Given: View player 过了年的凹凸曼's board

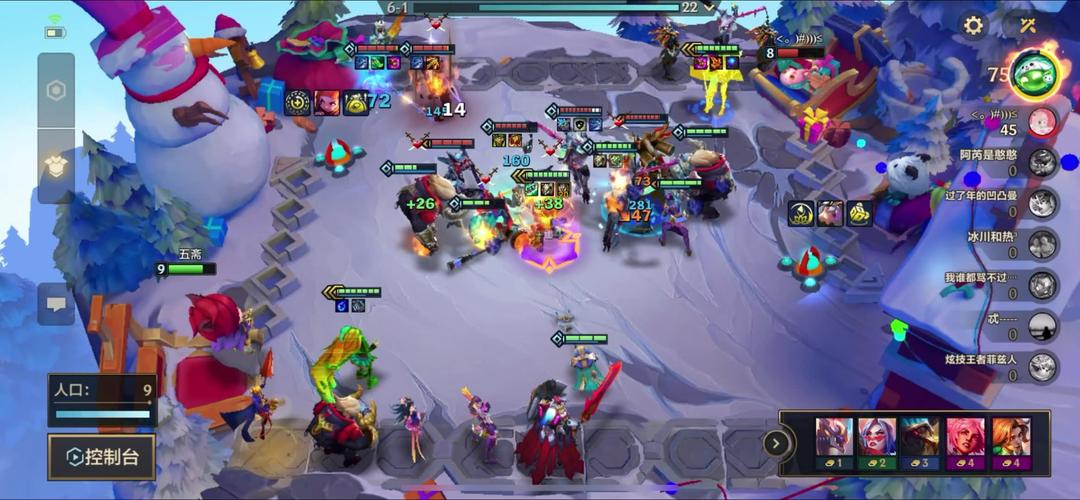Looking at the screenshot, I should pos(1043,204).
